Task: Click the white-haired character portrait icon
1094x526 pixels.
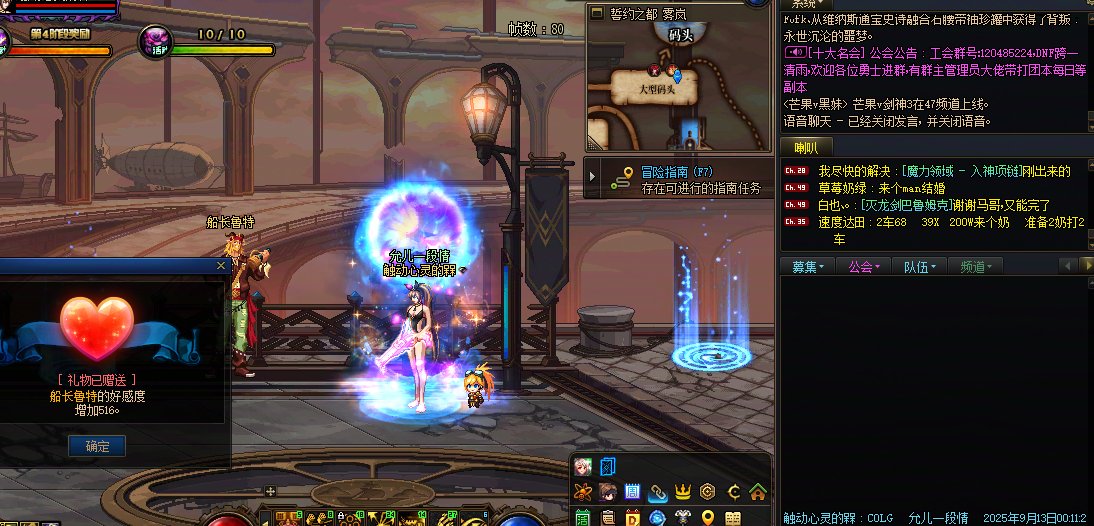Action: [583, 466]
